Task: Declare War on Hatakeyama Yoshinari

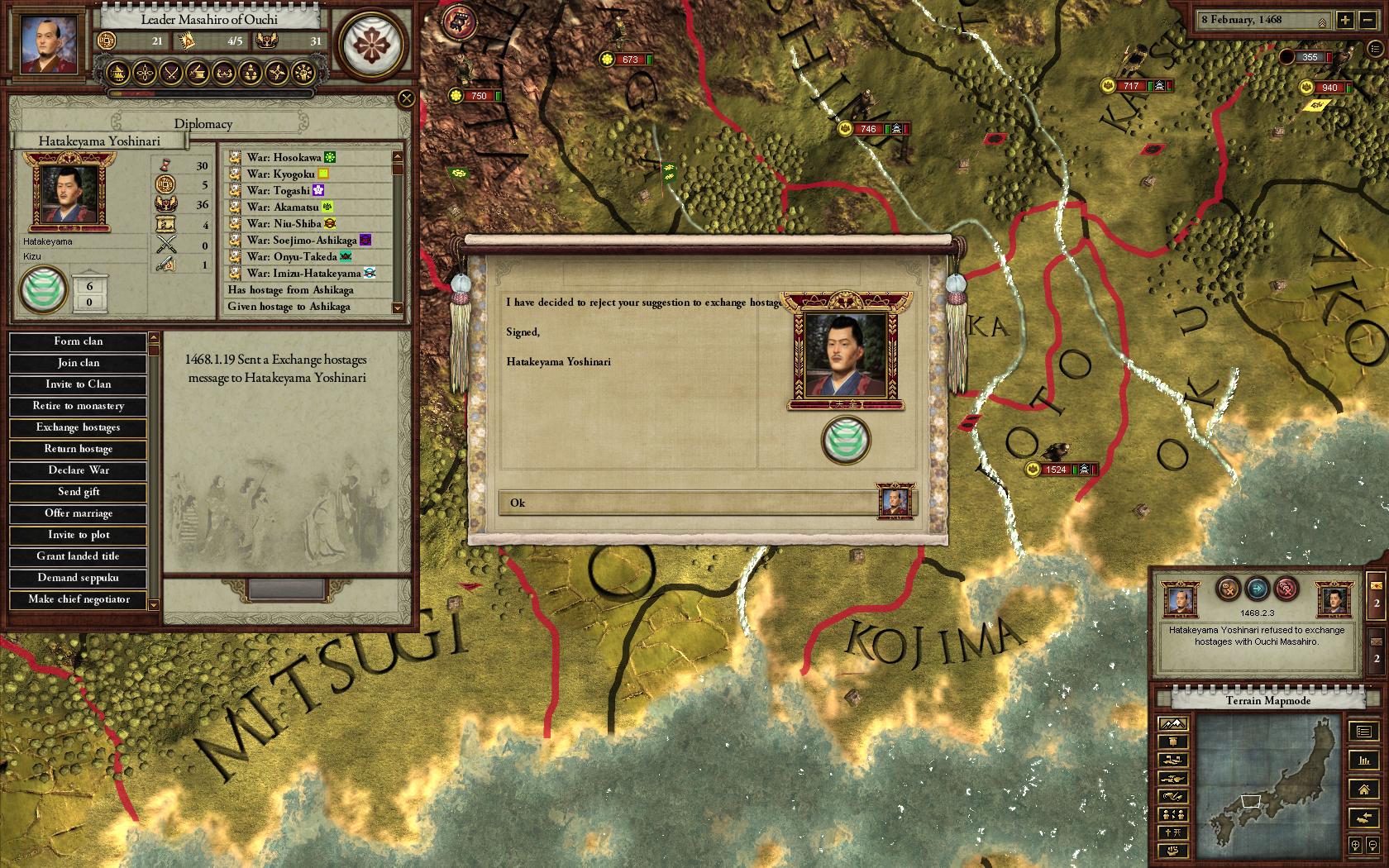Action: (x=79, y=470)
